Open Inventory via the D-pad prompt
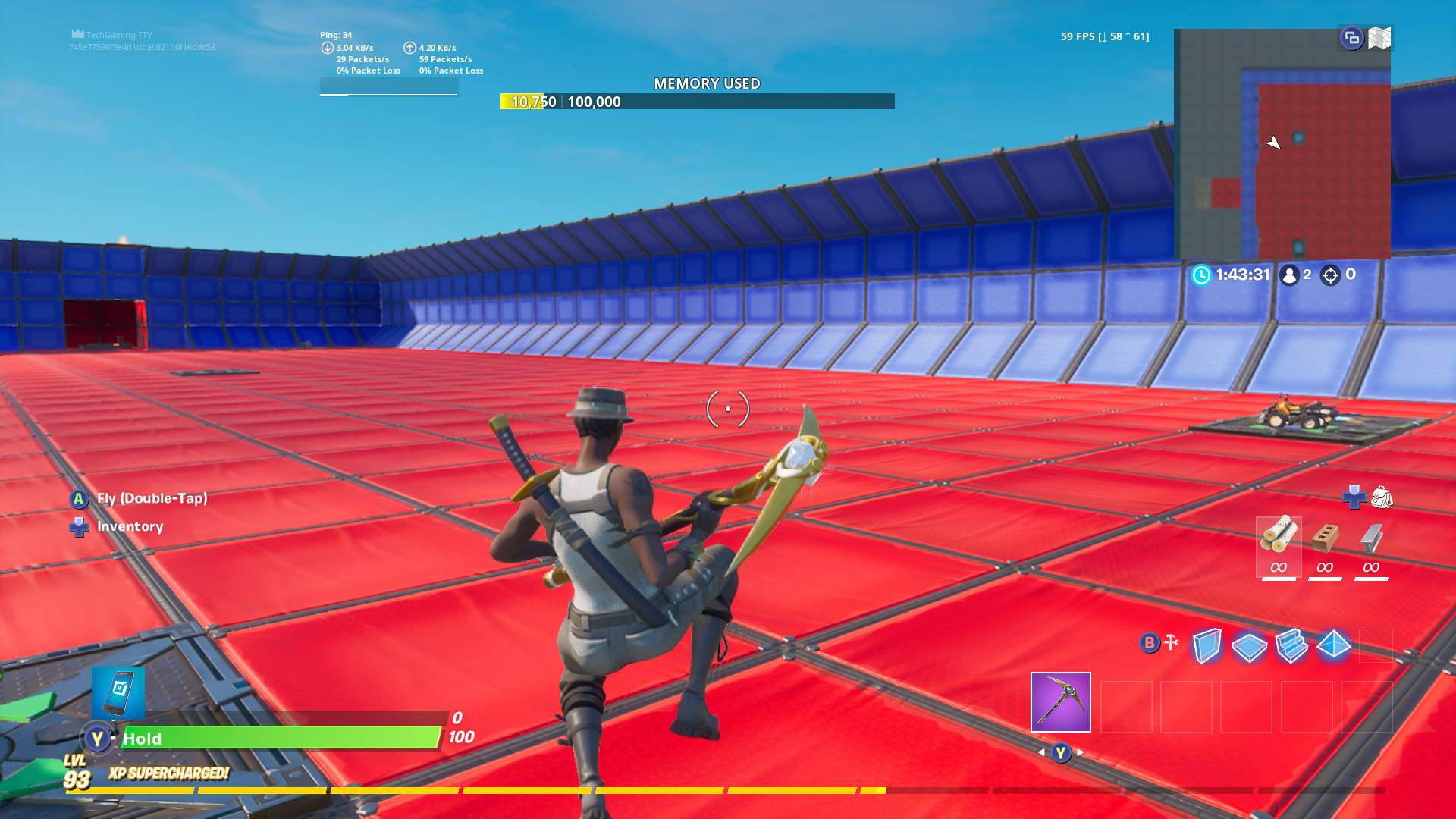The image size is (1456, 819). point(78,526)
